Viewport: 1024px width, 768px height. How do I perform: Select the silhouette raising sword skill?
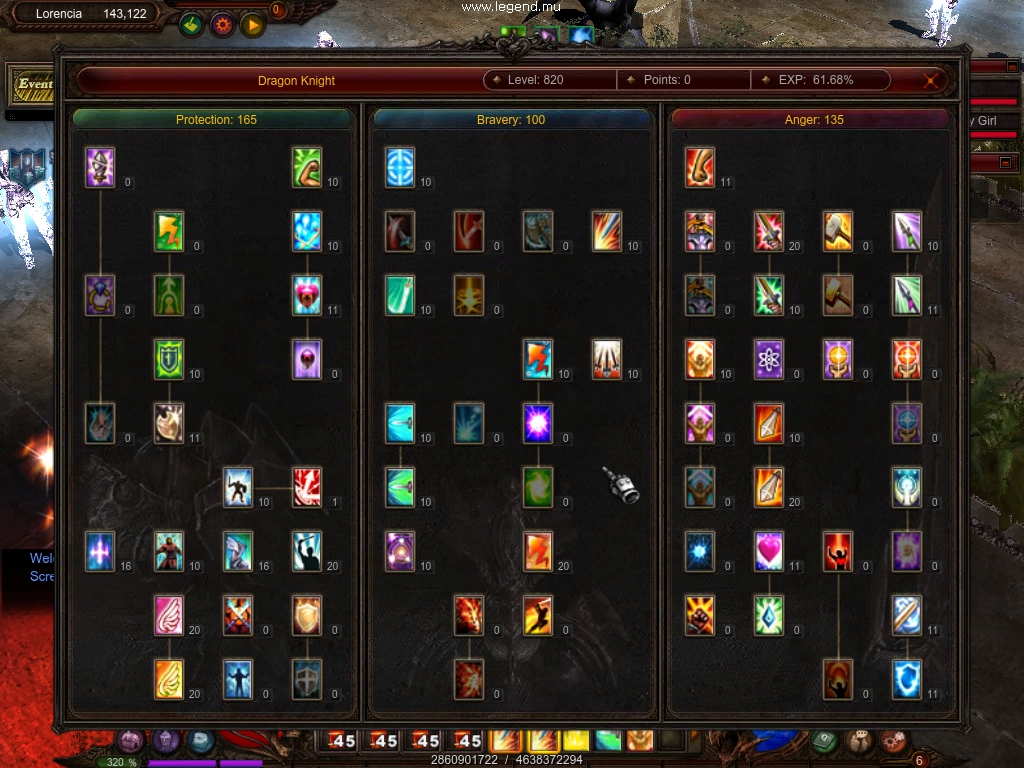(x=307, y=551)
